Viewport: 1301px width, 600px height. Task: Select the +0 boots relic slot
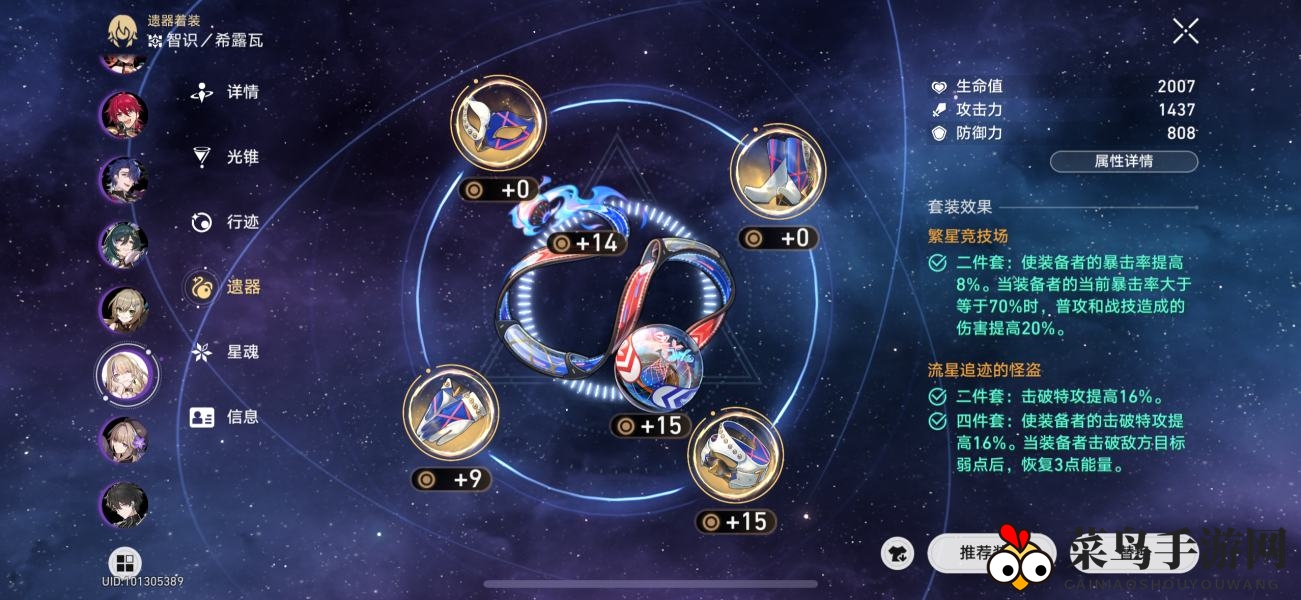[778, 172]
